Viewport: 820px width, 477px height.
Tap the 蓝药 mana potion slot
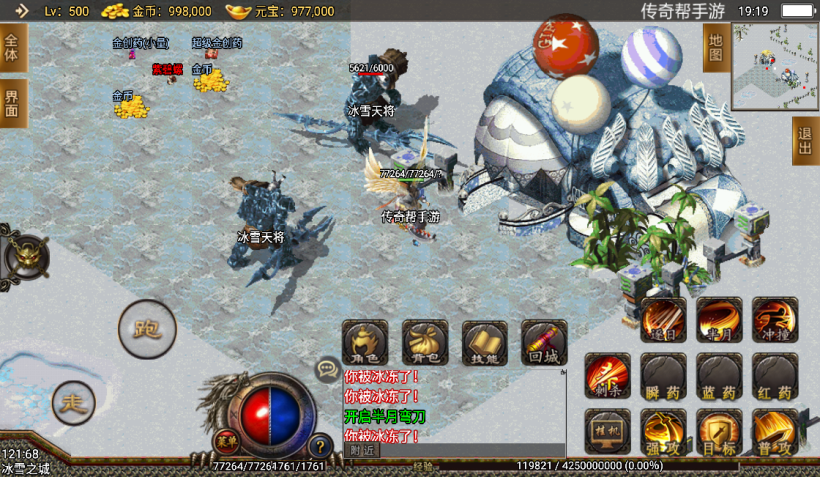click(719, 376)
